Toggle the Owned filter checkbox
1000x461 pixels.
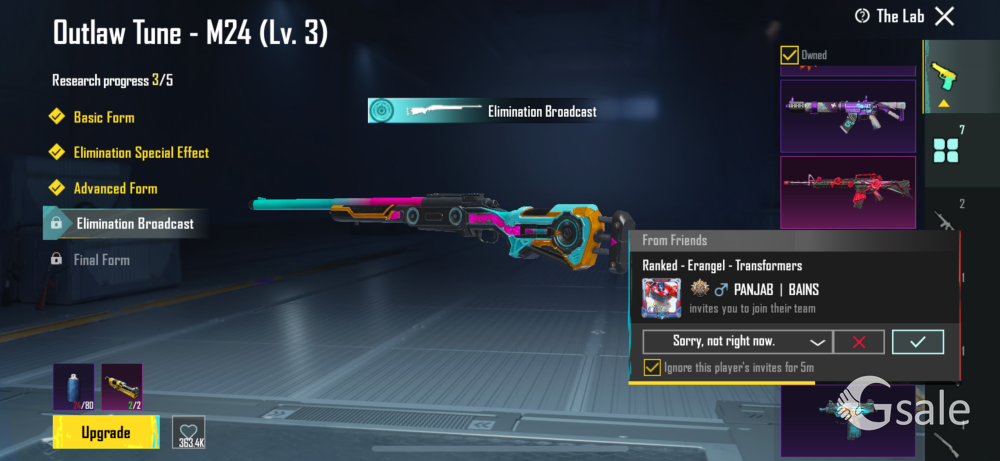[x=789, y=55]
